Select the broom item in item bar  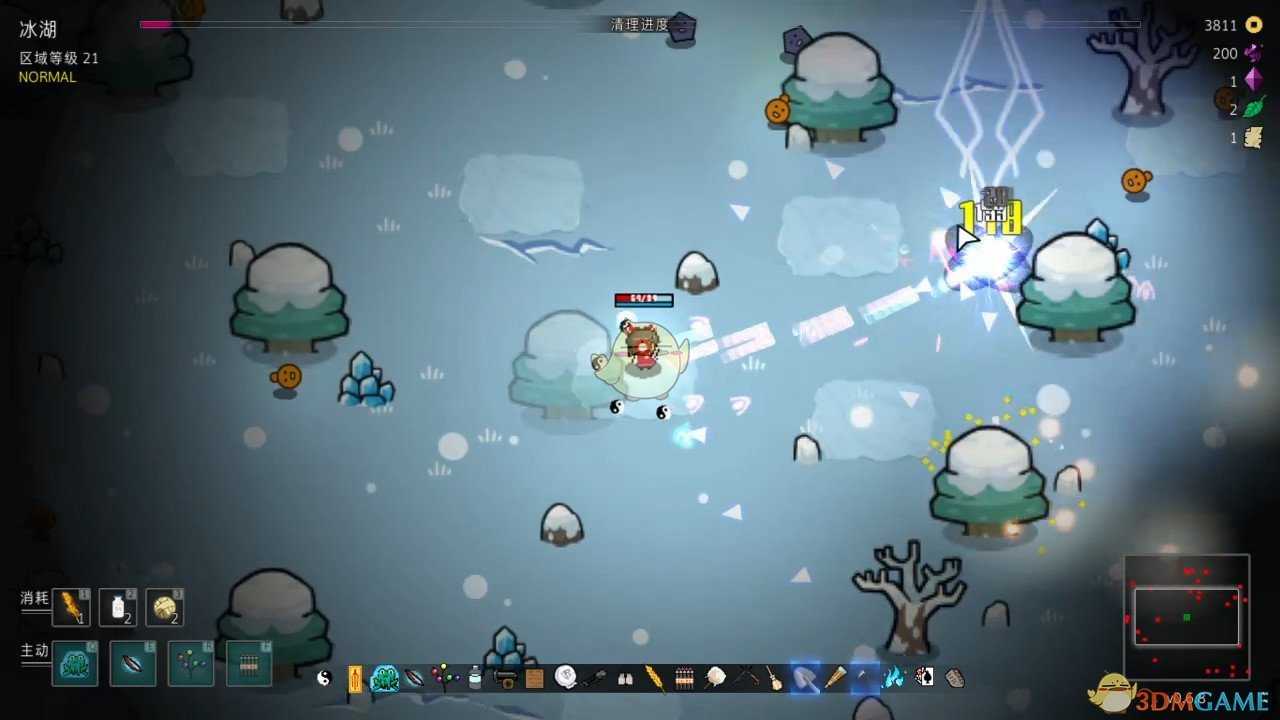coord(774,678)
